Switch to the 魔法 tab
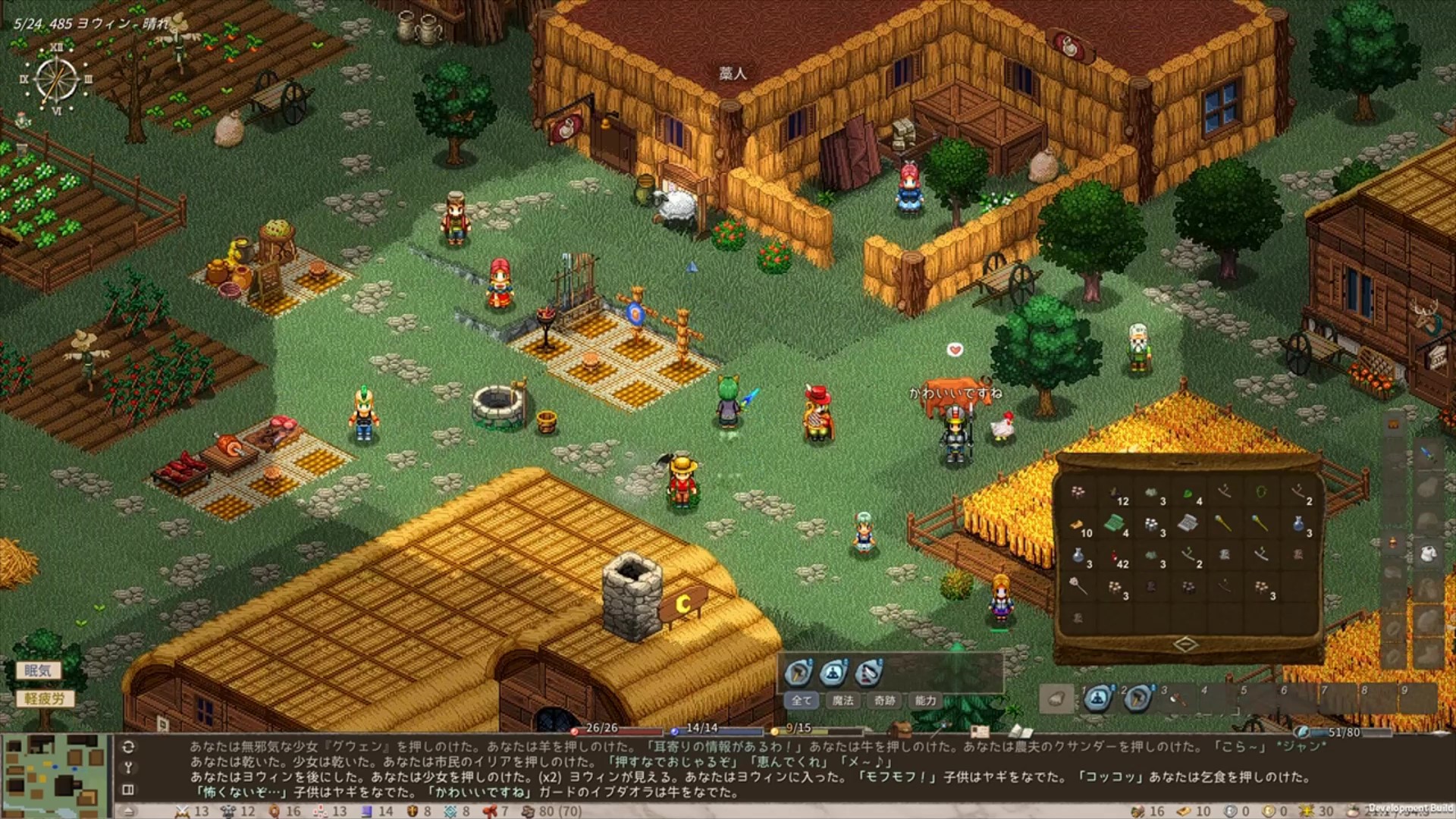The image size is (1456, 819). click(x=843, y=701)
